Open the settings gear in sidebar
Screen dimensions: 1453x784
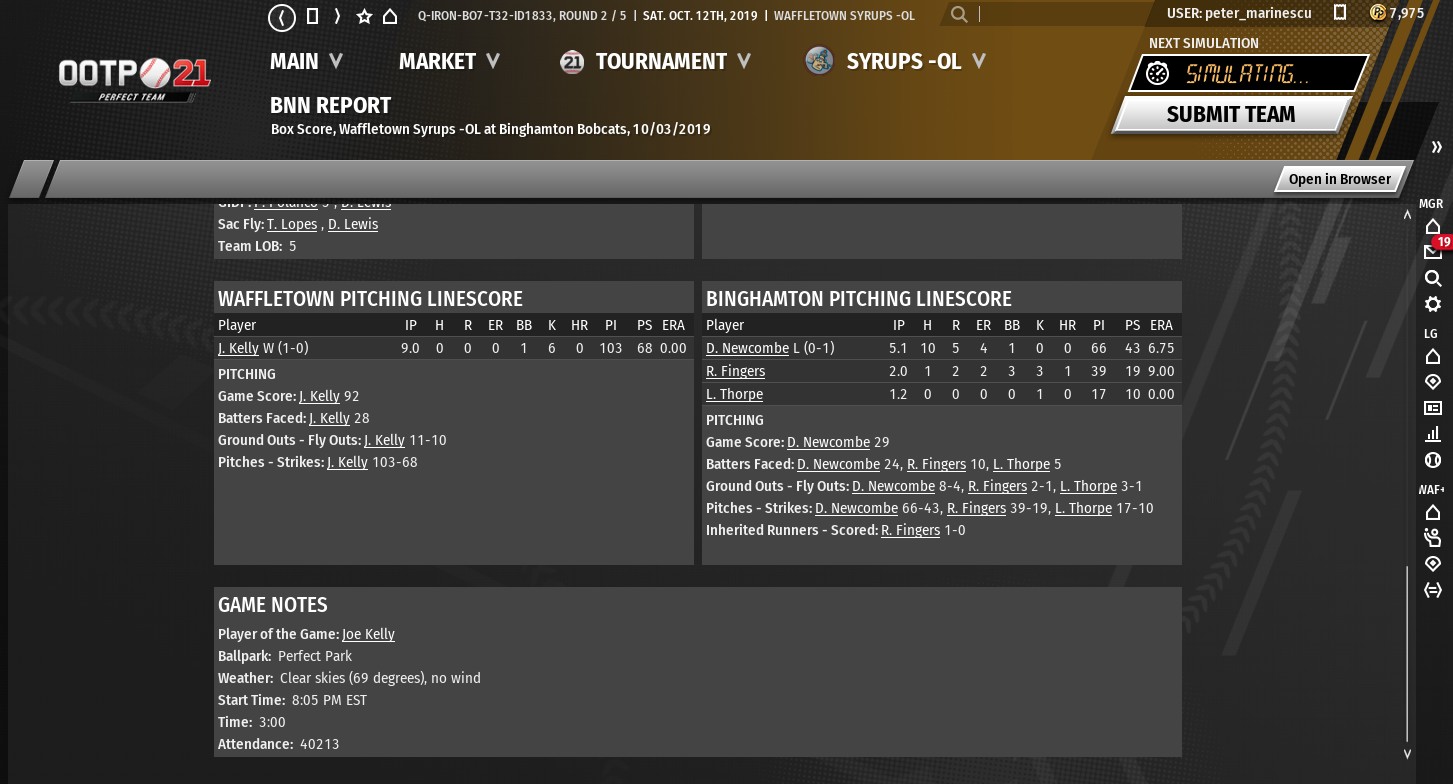1433,304
